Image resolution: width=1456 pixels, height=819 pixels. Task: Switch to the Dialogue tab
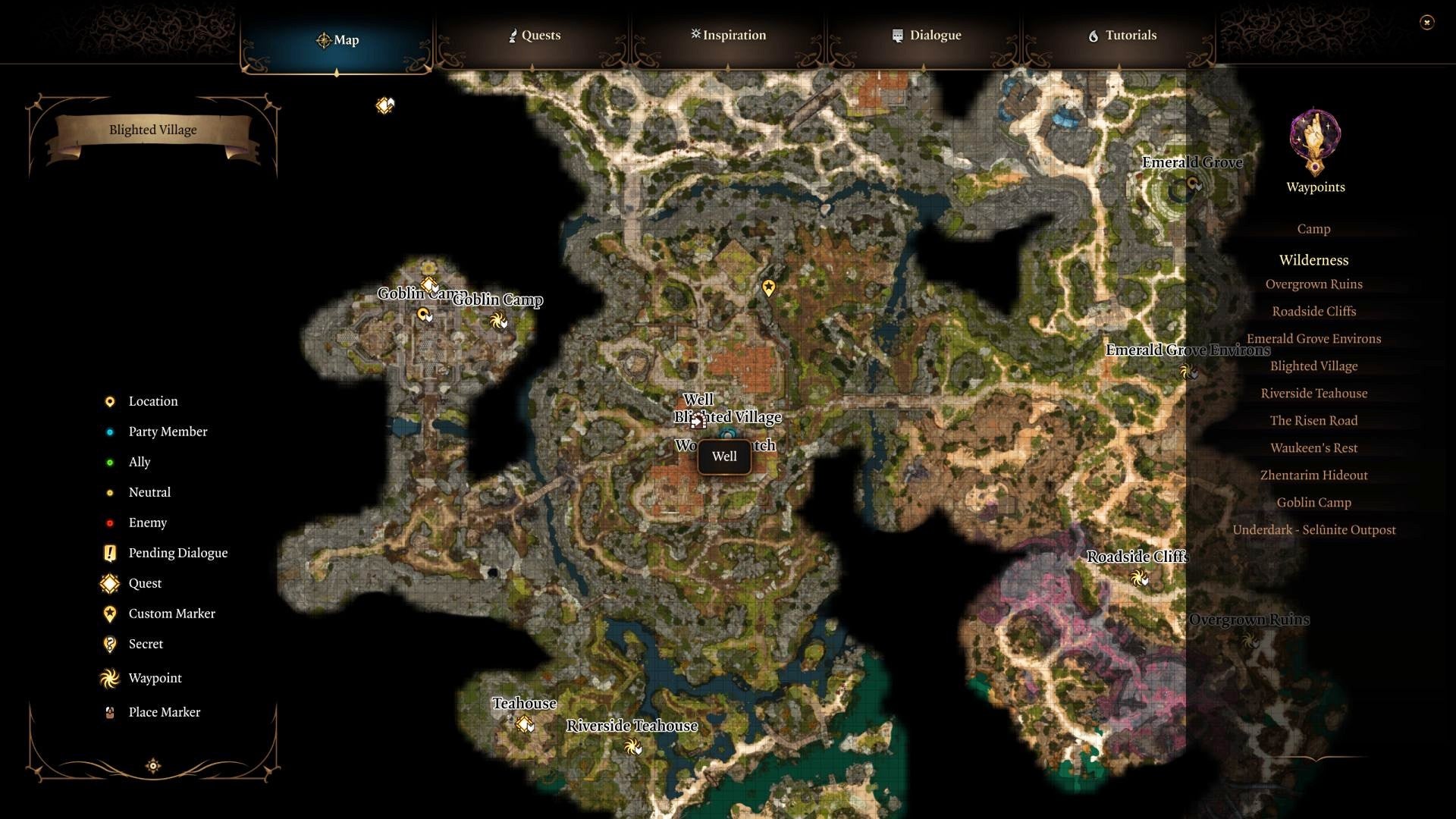click(926, 35)
